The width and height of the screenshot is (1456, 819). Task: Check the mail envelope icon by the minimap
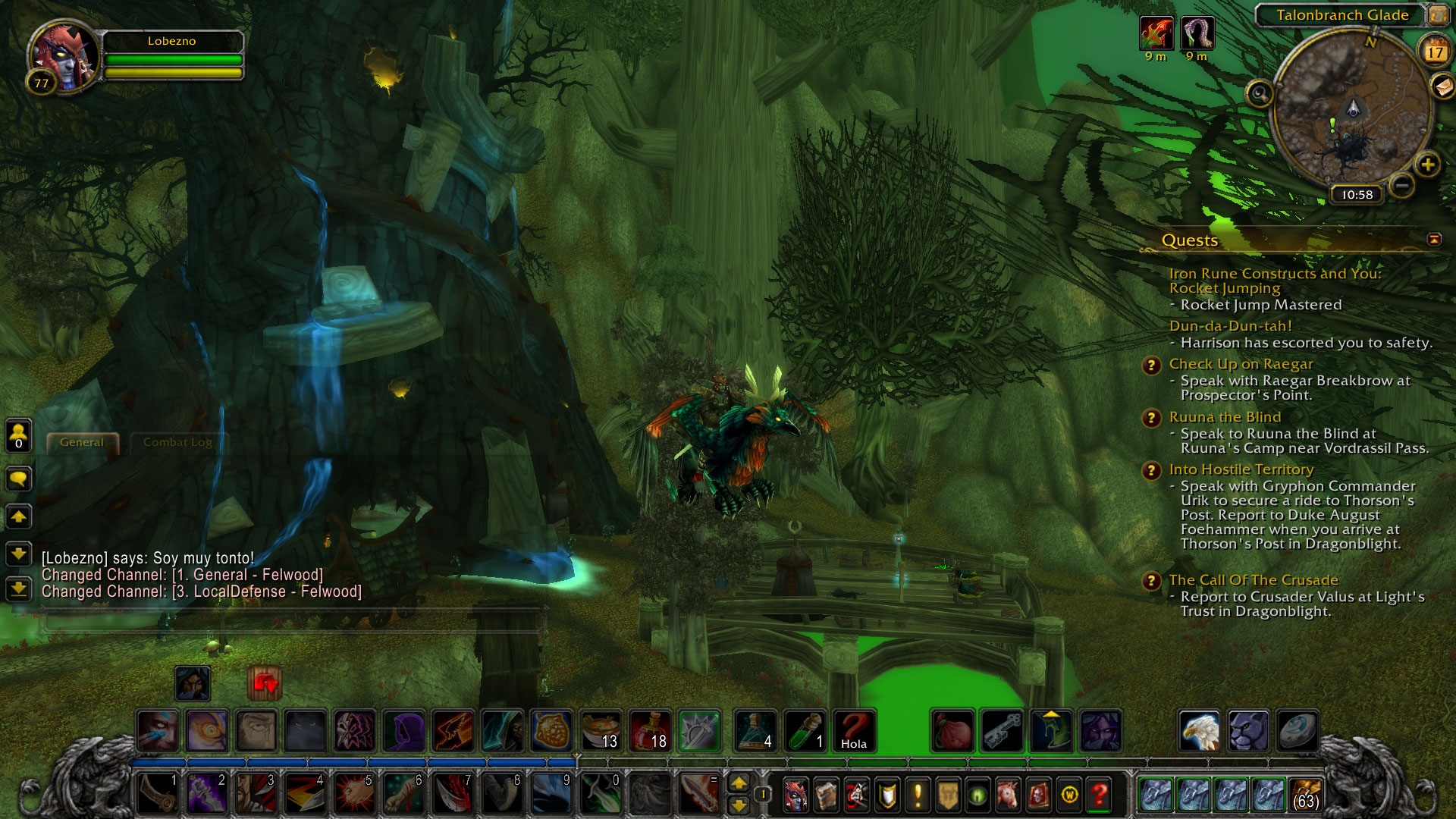point(1442,86)
